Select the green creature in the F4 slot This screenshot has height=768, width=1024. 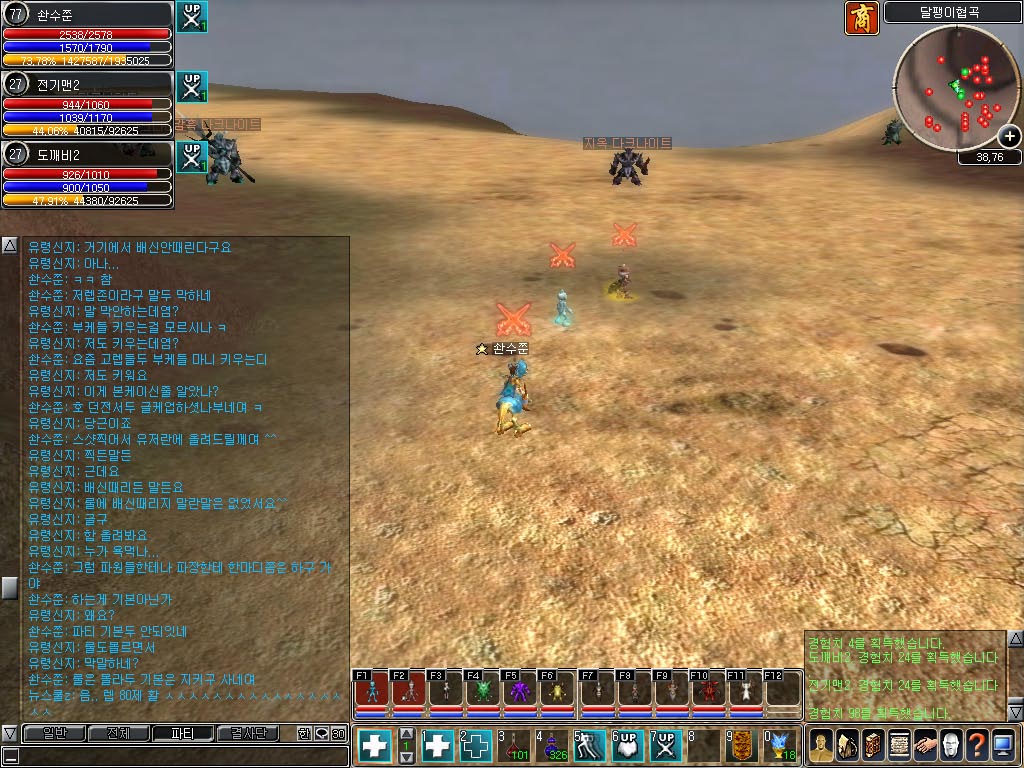(482, 691)
